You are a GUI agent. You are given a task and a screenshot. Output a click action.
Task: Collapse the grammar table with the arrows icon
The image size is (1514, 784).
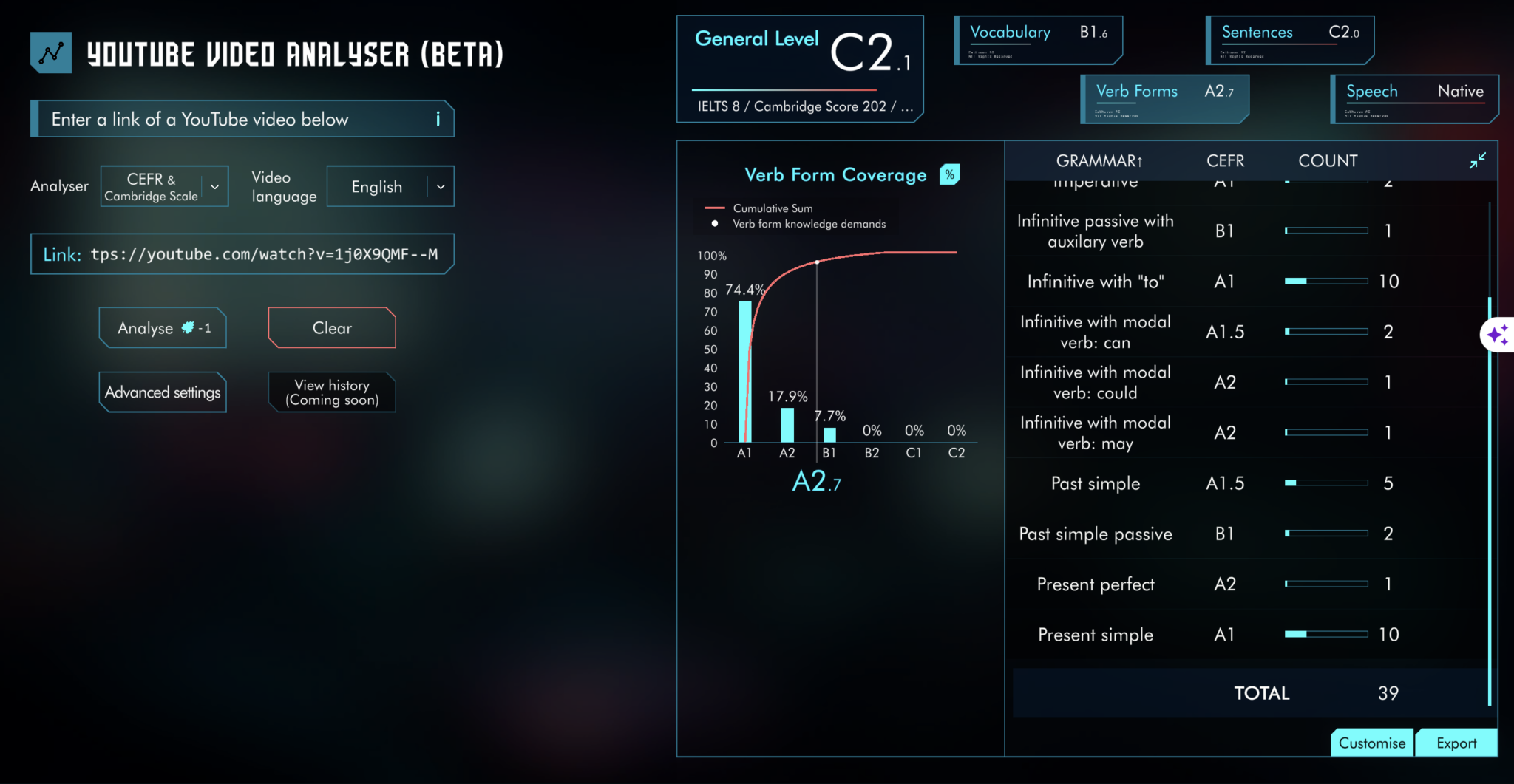pyautogui.click(x=1479, y=160)
